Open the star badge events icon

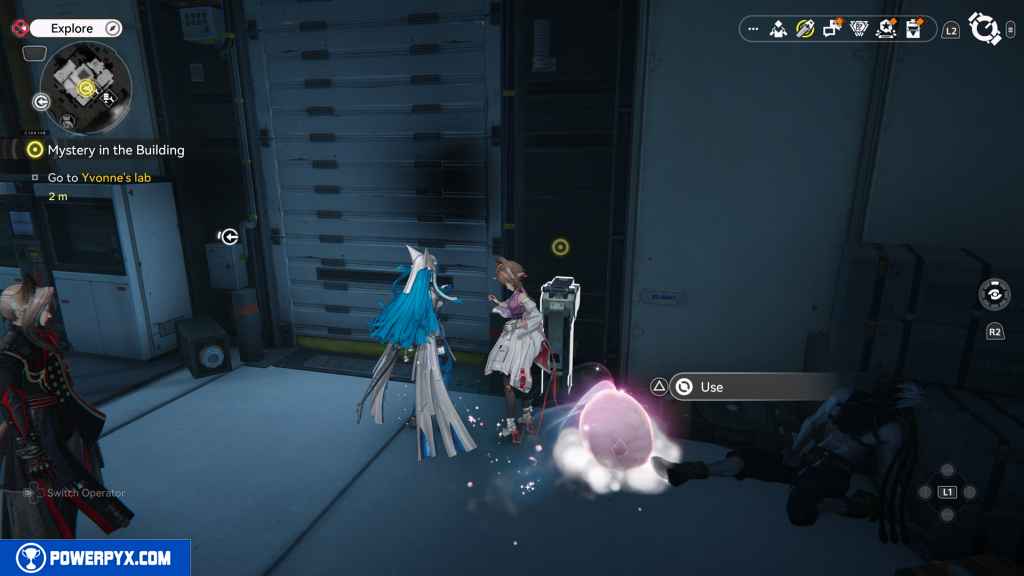click(886, 30)
